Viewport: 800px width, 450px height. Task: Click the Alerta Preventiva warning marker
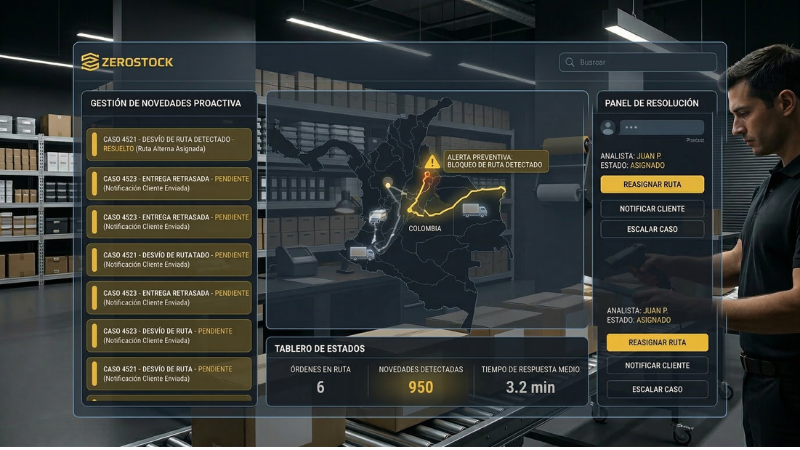(x=432, y=161)
